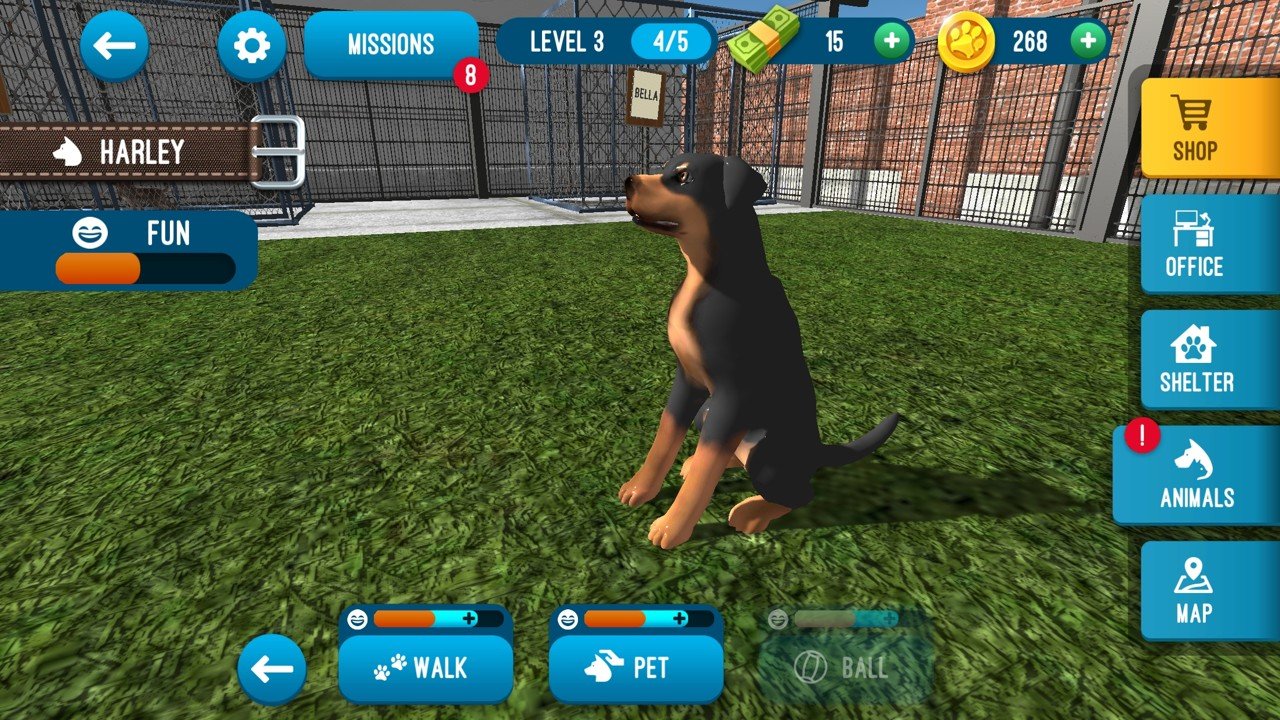Open the settings gear
Viewport: 1280px width, 720px height.
251,44
